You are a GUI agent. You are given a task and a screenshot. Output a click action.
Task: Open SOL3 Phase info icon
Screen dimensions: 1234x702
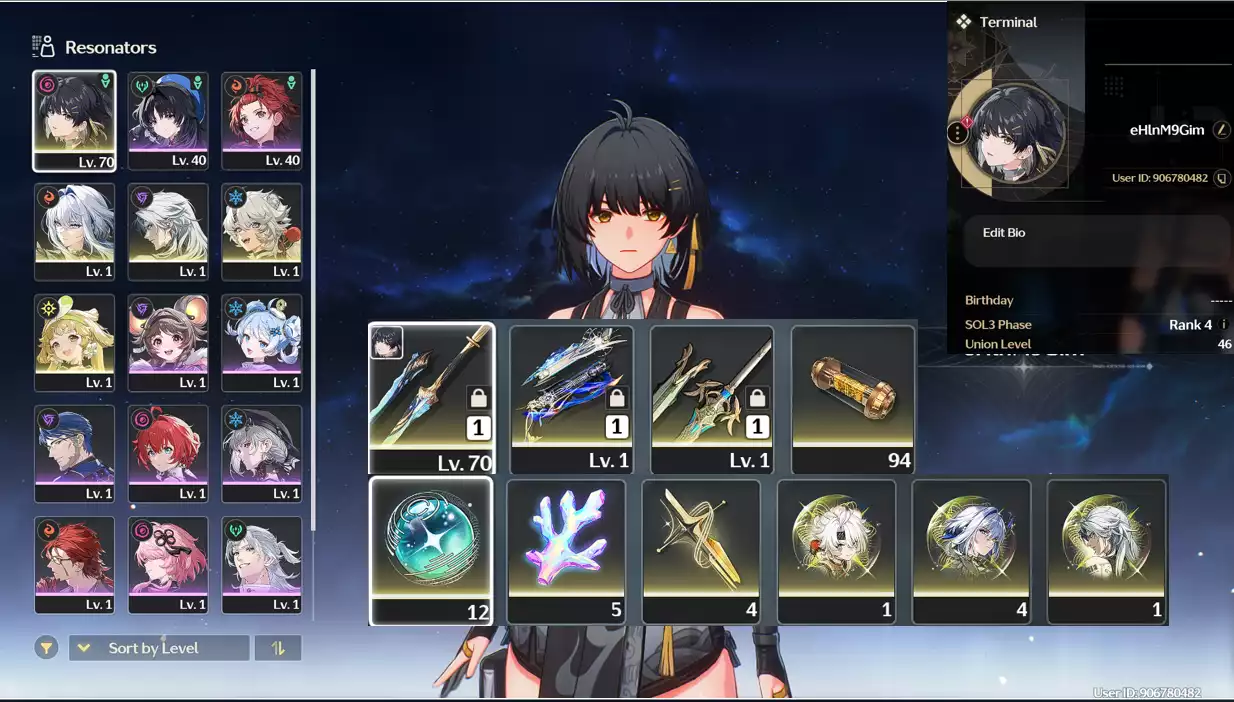[x=1224, y=325]
